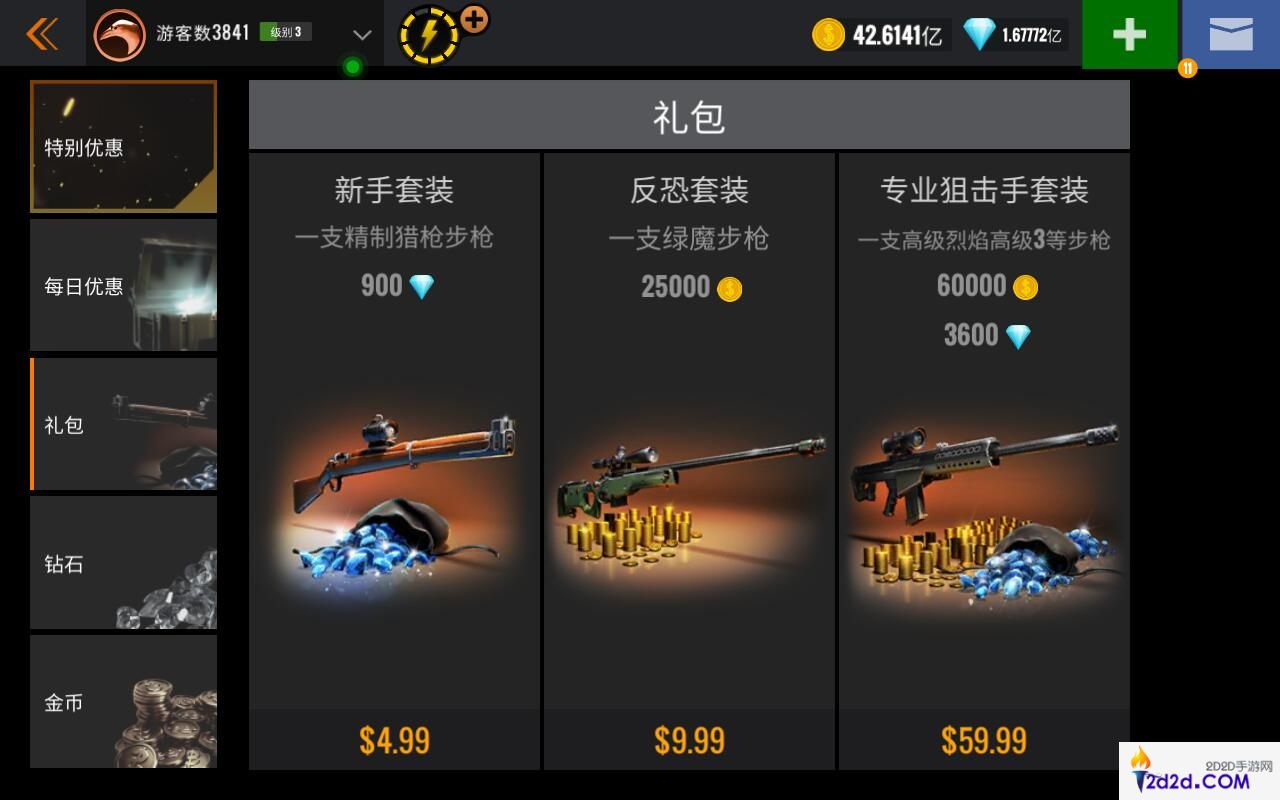1280x800 pixels.
Task: Switch to the 特别优惠 category
Action: (124, 147)
